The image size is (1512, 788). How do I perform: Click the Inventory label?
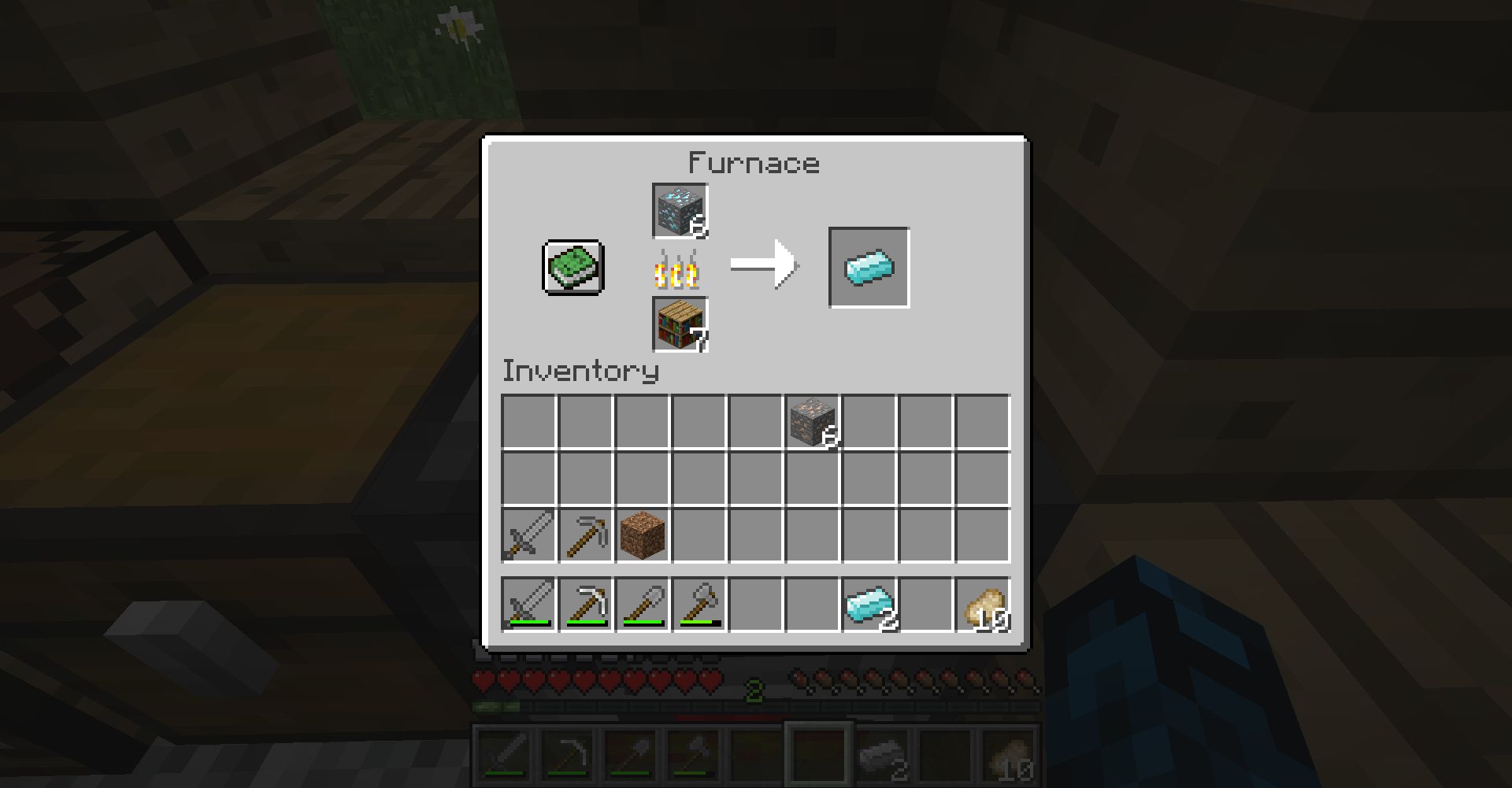pyautogui.click(x=580, y=372)
